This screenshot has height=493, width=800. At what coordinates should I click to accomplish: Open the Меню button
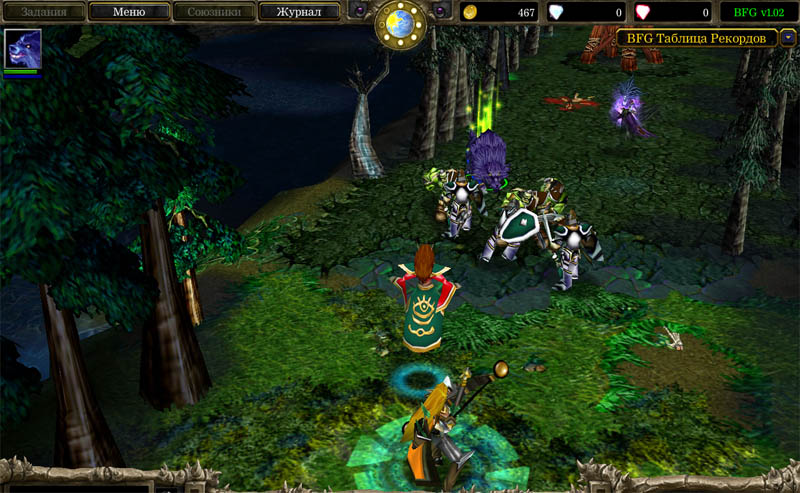coord(128,12)
